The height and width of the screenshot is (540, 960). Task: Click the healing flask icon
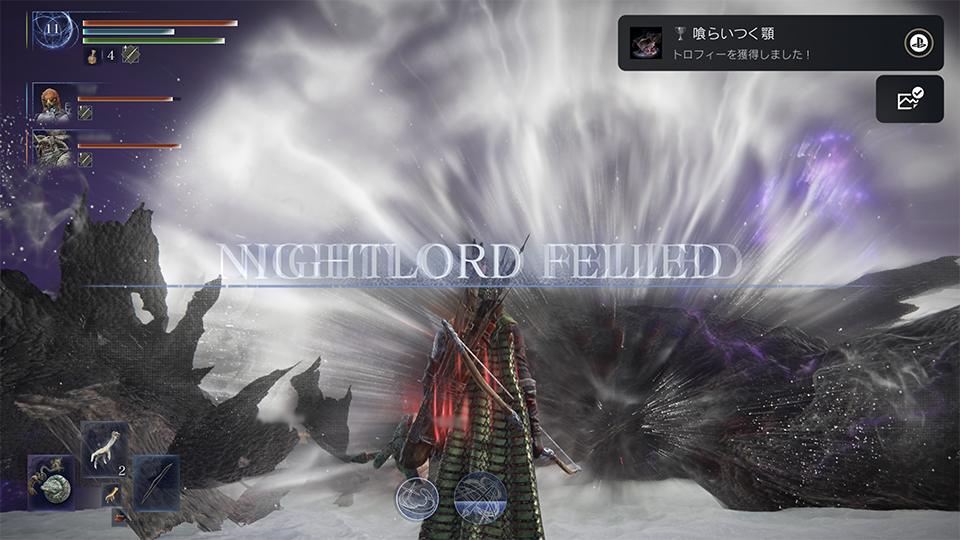[90, 56]
